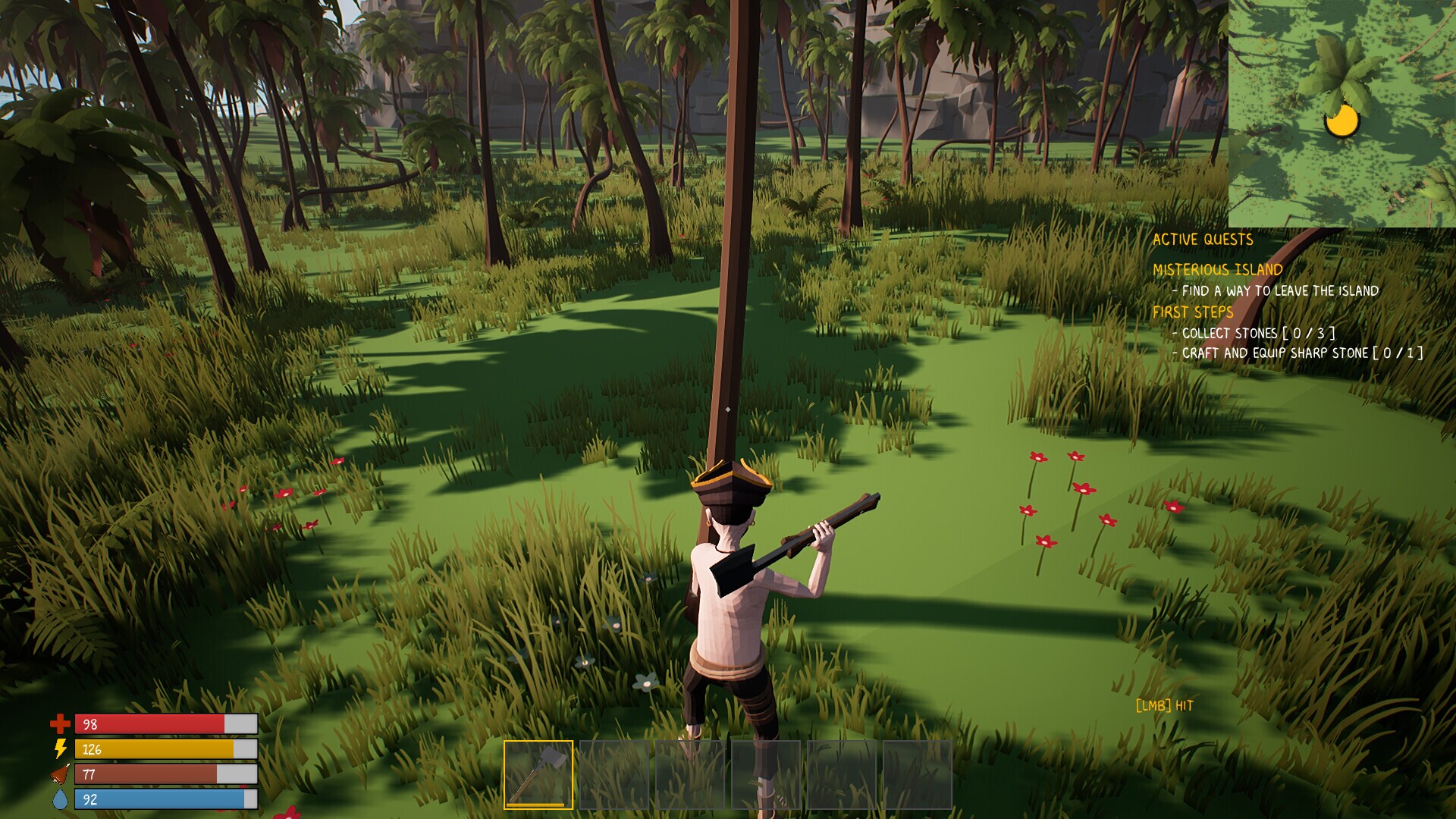Select the axe hotbar slot
Viewport: 1456px width, 819px height.
(x=538, y=774)
